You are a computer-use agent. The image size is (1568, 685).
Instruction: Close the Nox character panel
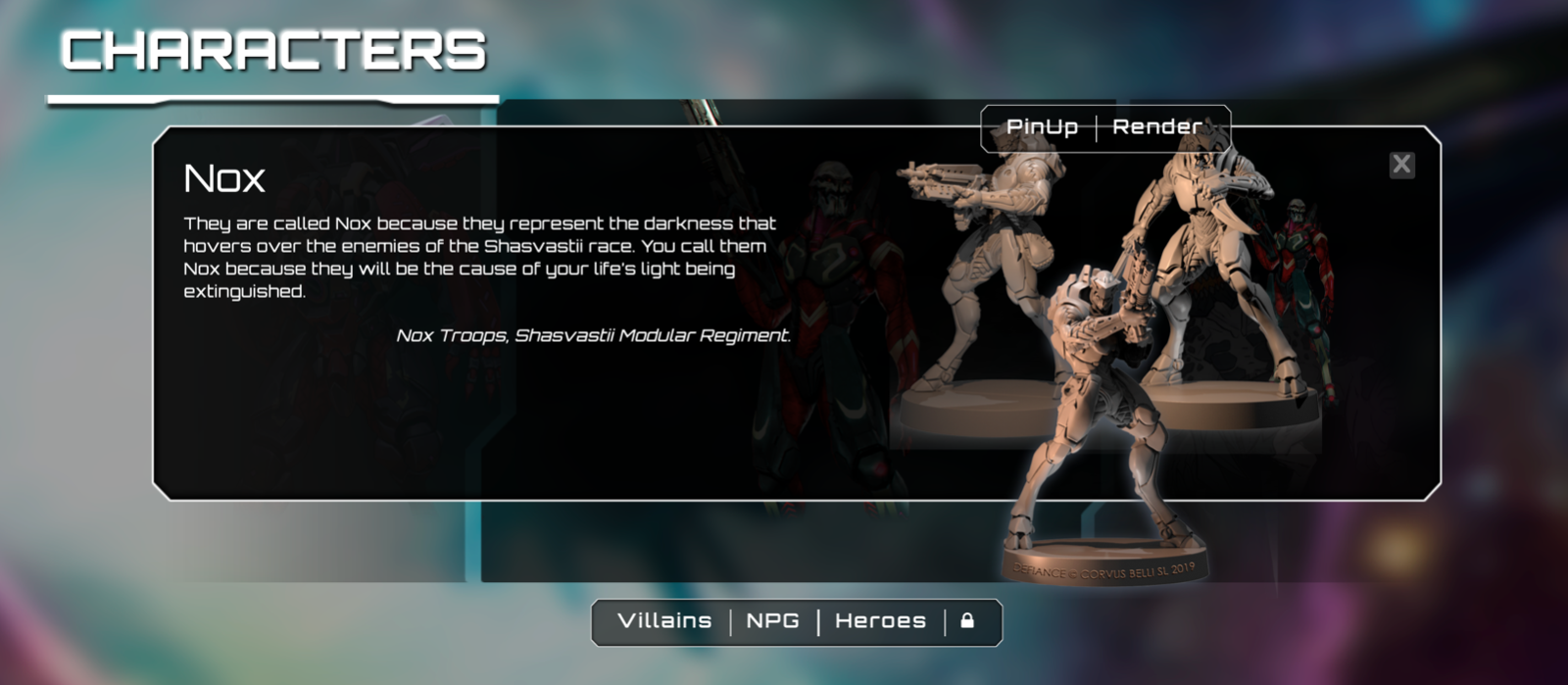click(x=1401, y=165)
